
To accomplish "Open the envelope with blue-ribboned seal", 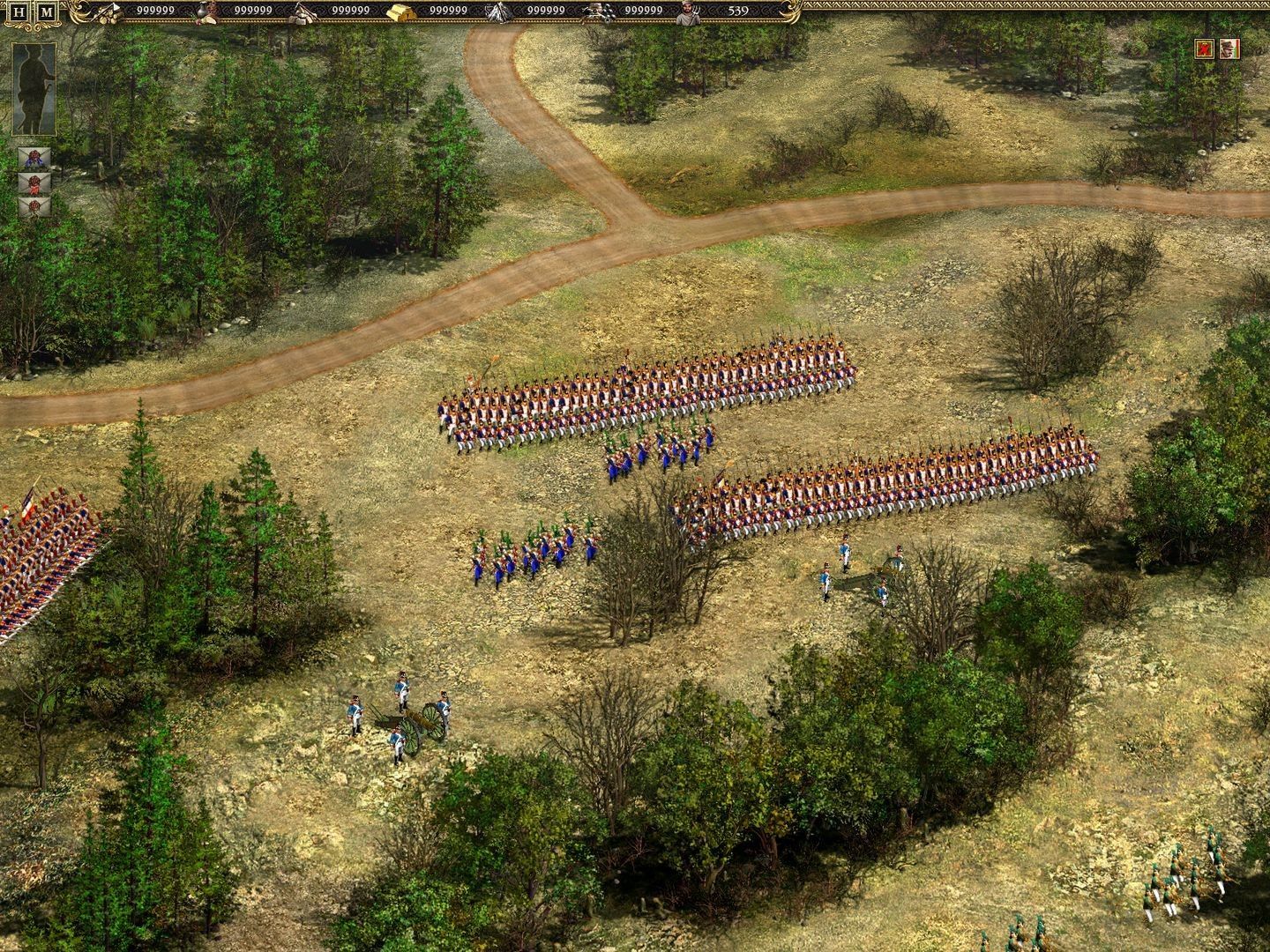I will pos(34,159).
